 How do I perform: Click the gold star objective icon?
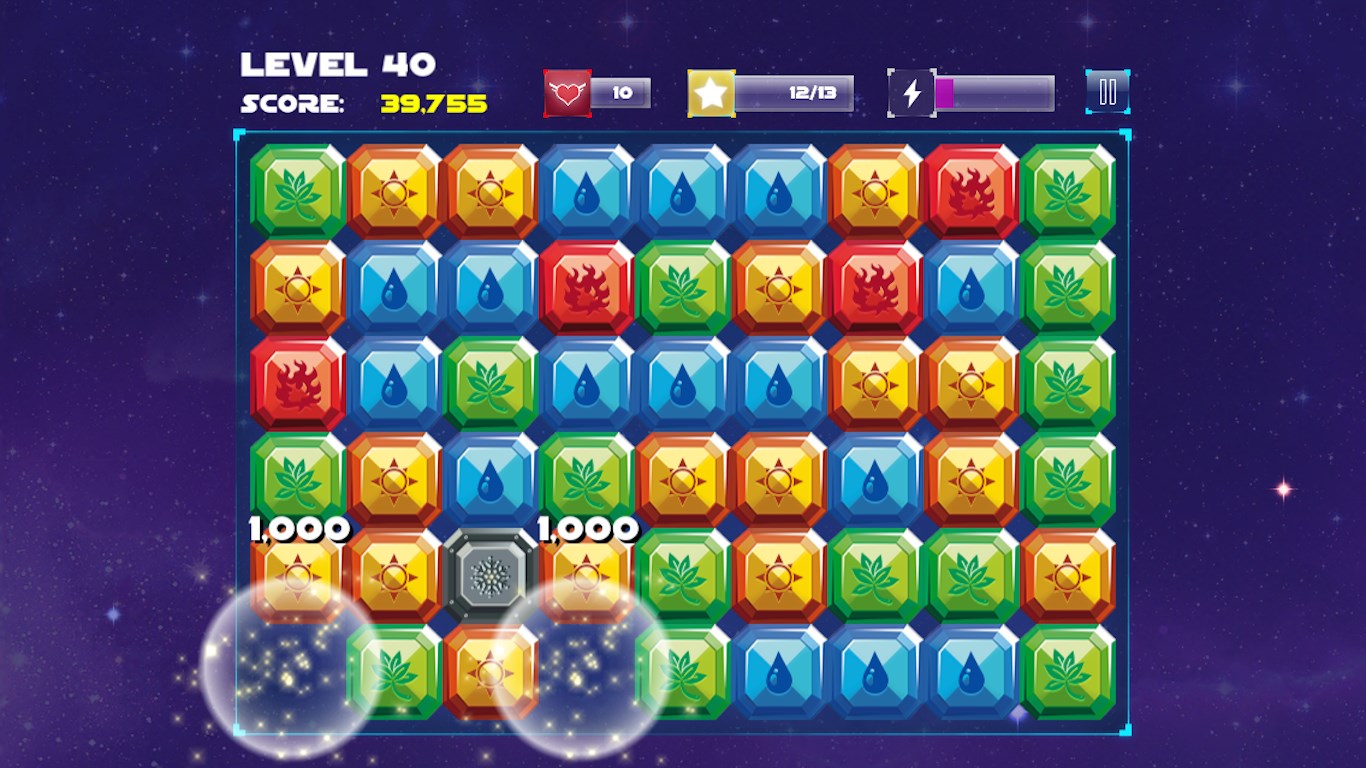coord(712,91)
